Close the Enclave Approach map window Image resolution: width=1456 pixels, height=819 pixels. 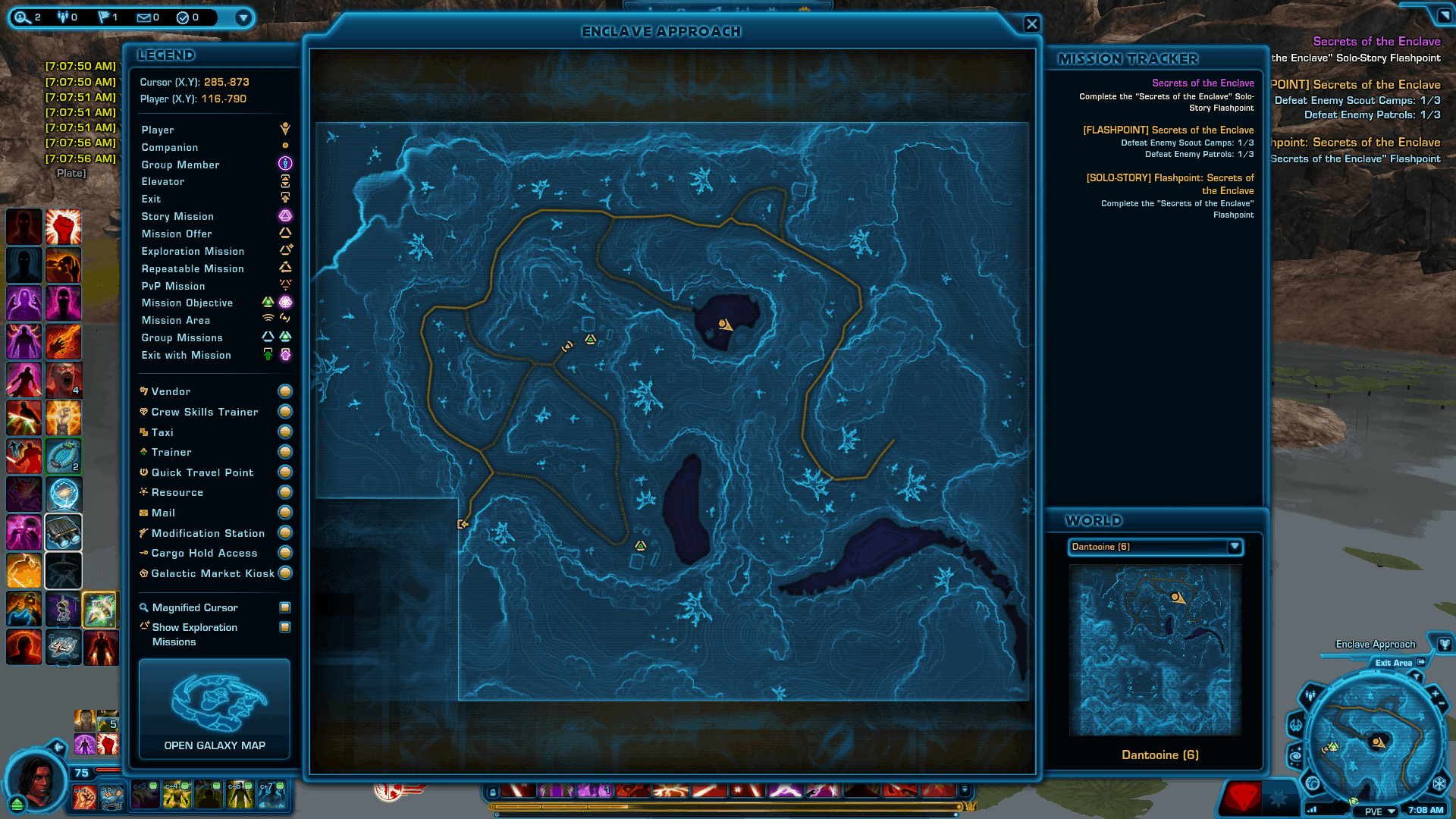(1031, 24)
